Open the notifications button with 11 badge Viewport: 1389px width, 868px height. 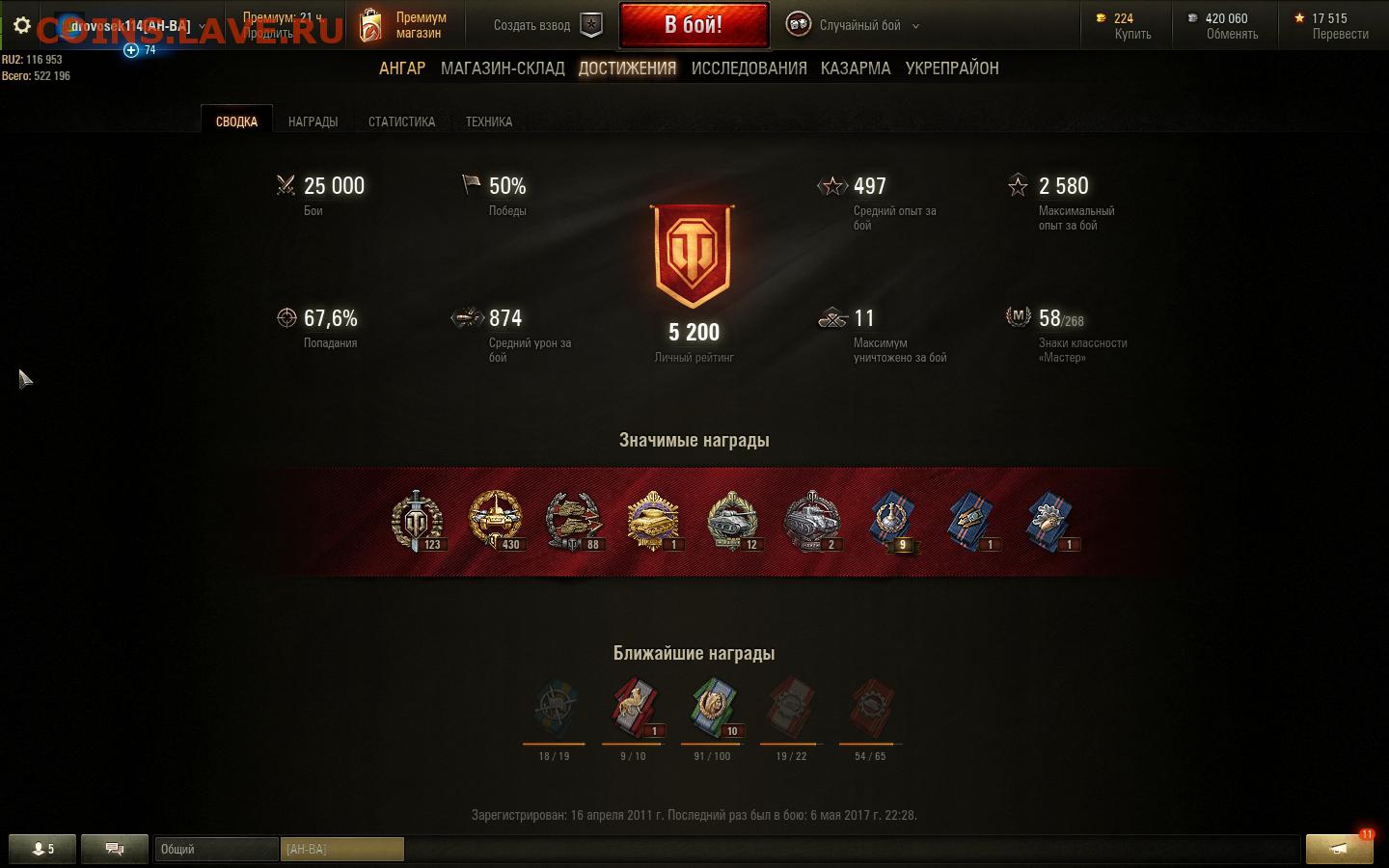click(1339, 849)
